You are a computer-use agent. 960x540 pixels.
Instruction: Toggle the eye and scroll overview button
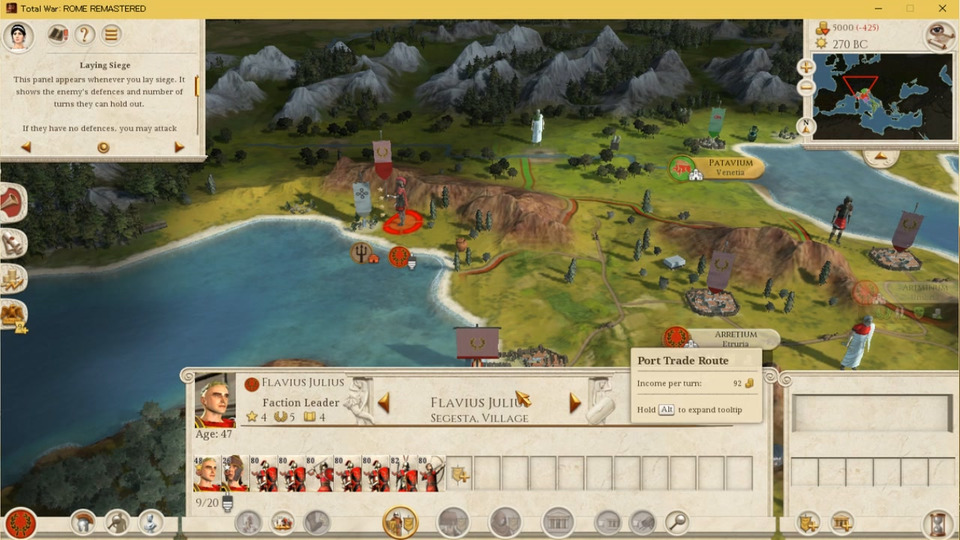click(938, 36)
